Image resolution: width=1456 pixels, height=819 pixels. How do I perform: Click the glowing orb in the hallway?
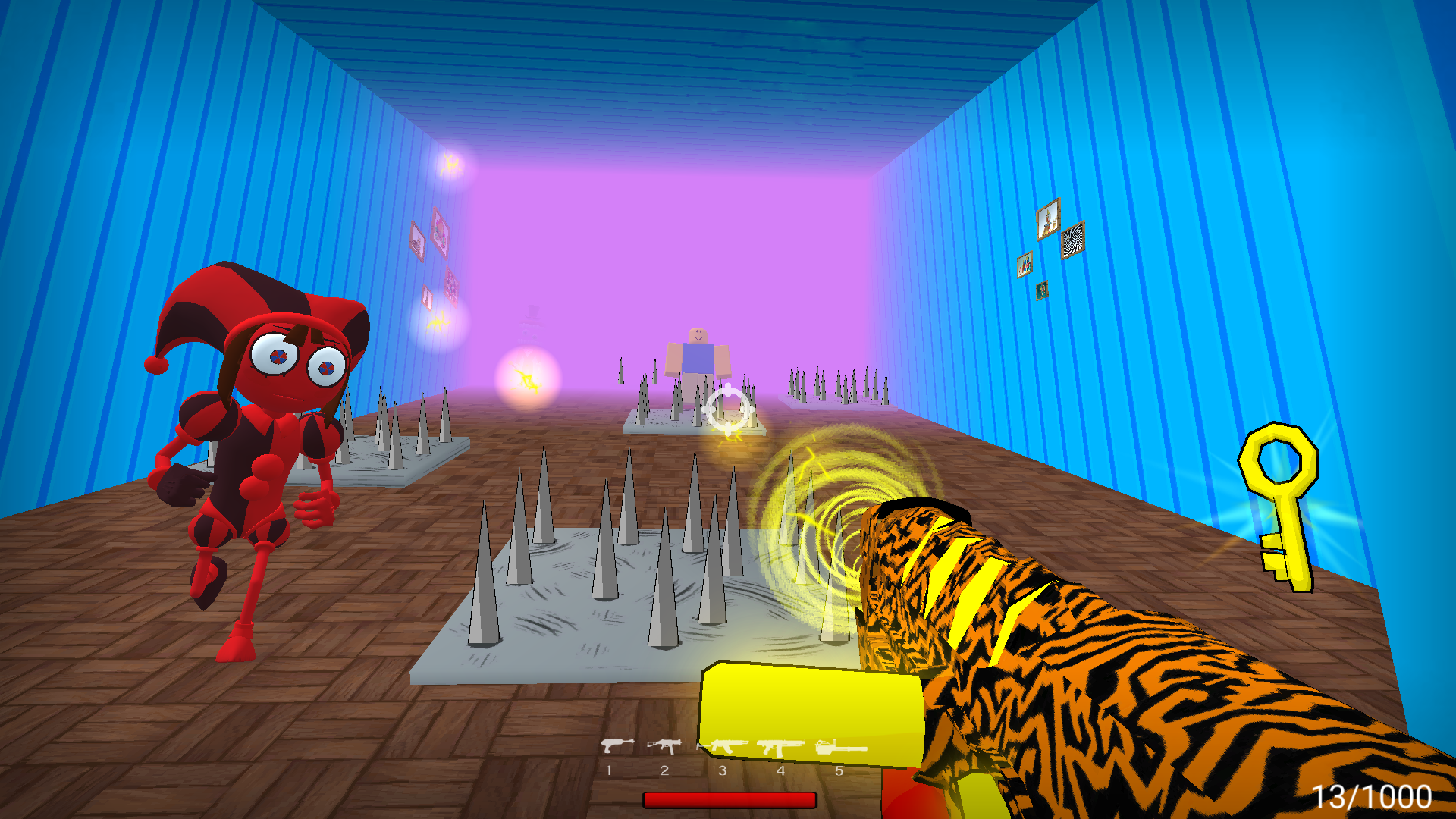pos(527,378)
